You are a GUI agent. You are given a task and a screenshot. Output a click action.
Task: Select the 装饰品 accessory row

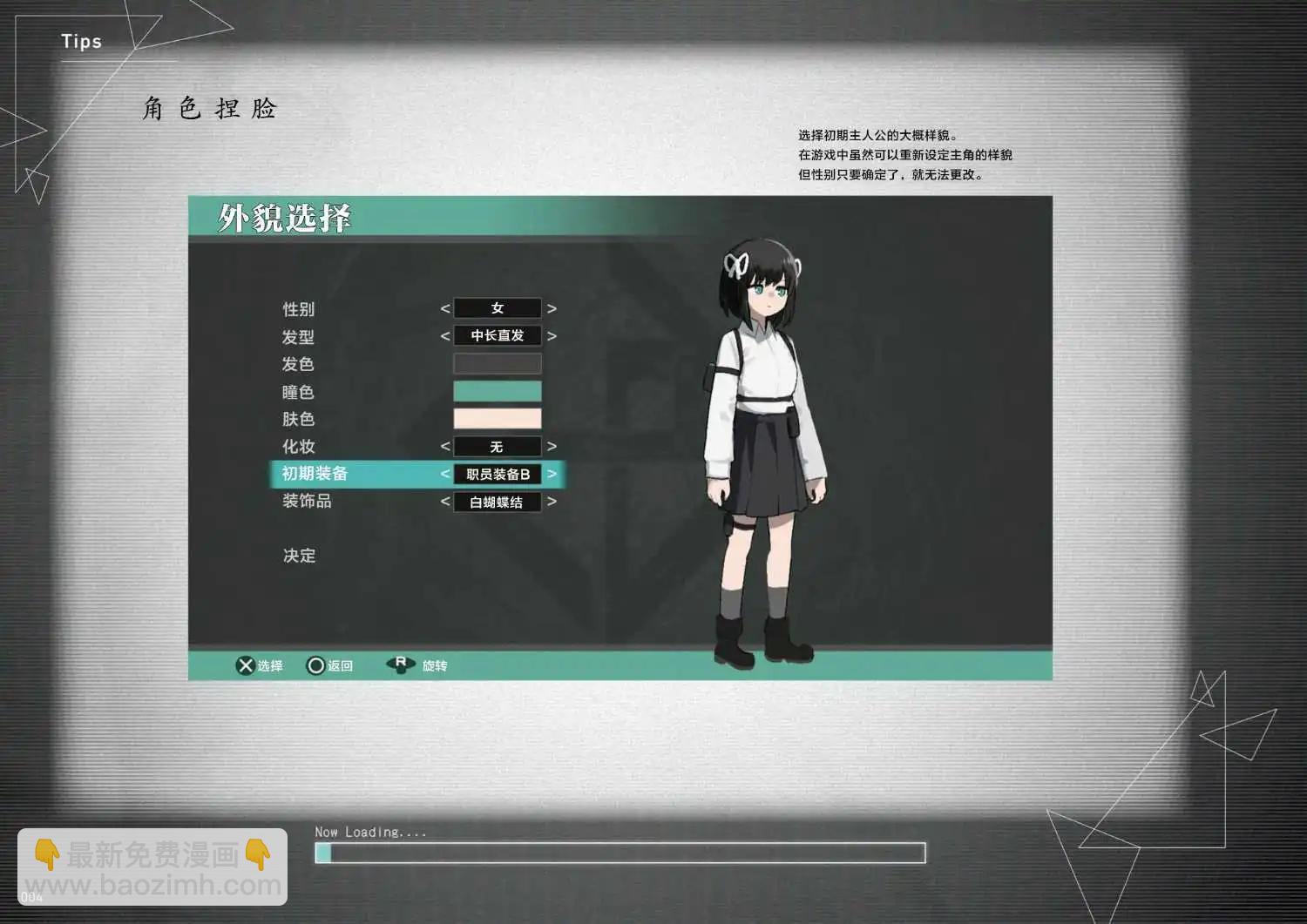point(307,501)
